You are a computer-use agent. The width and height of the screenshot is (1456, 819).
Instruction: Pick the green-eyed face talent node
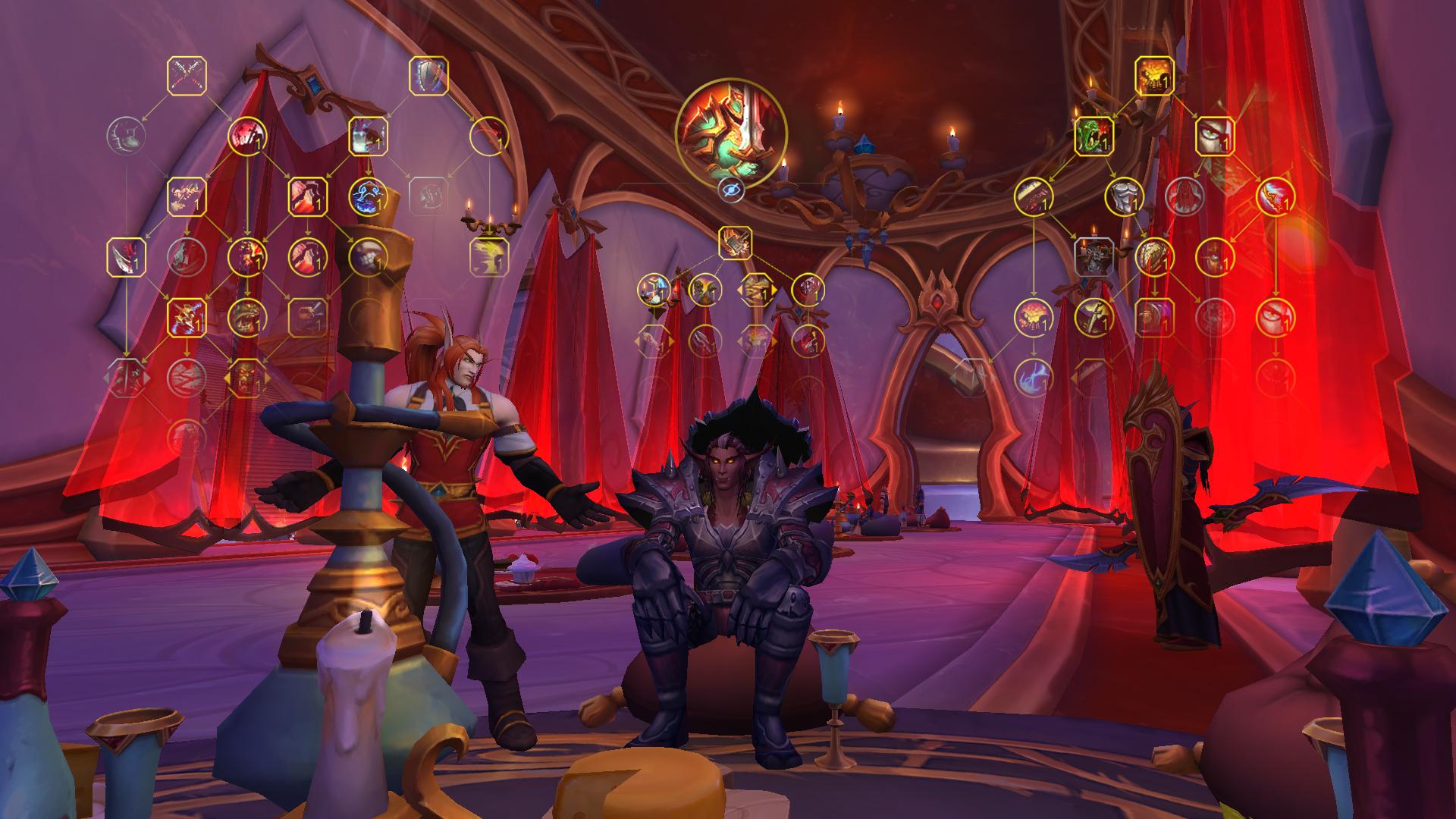(1215, 136)
